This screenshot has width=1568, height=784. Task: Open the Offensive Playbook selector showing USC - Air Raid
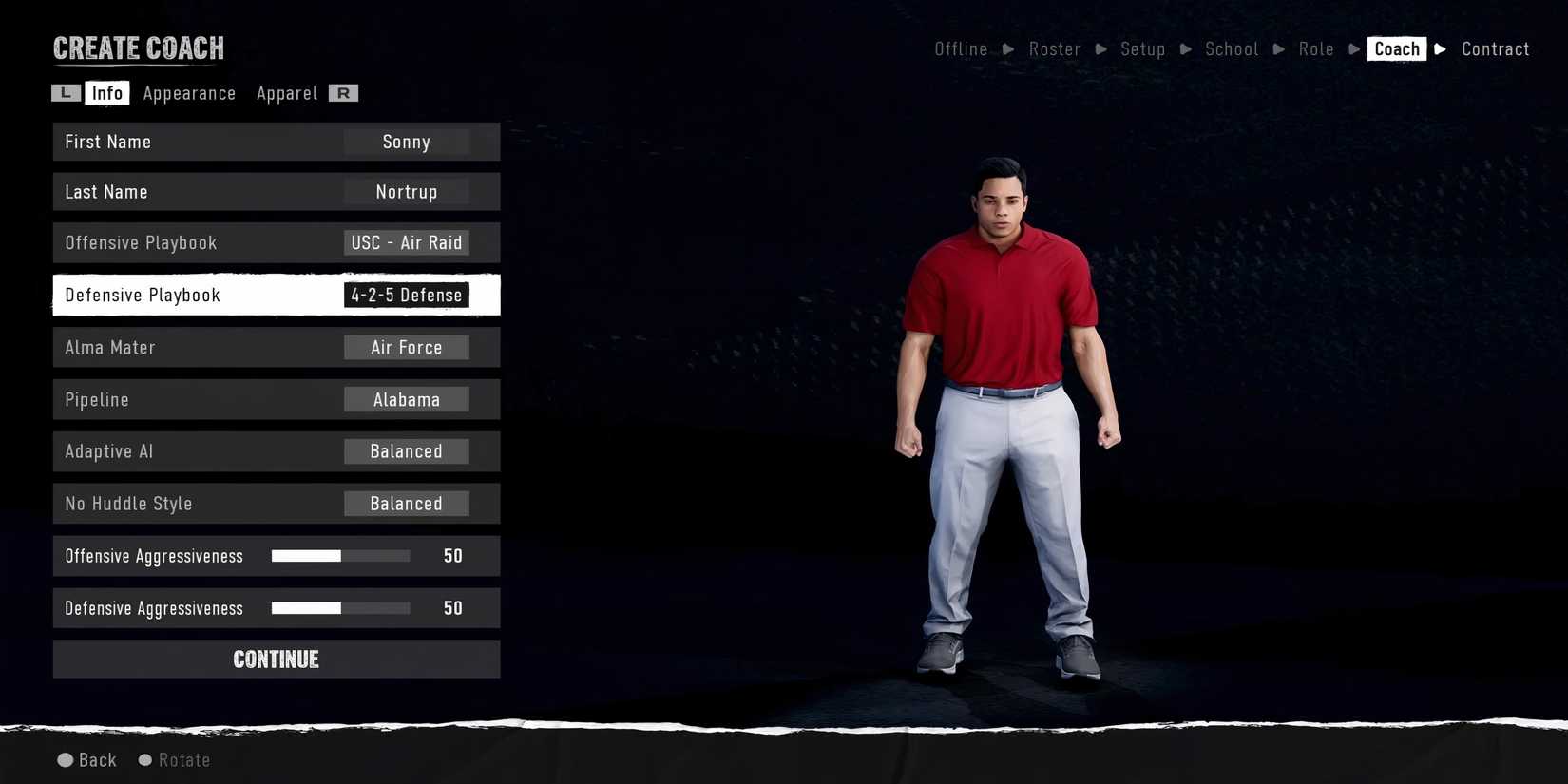click(x=406, y=242)
